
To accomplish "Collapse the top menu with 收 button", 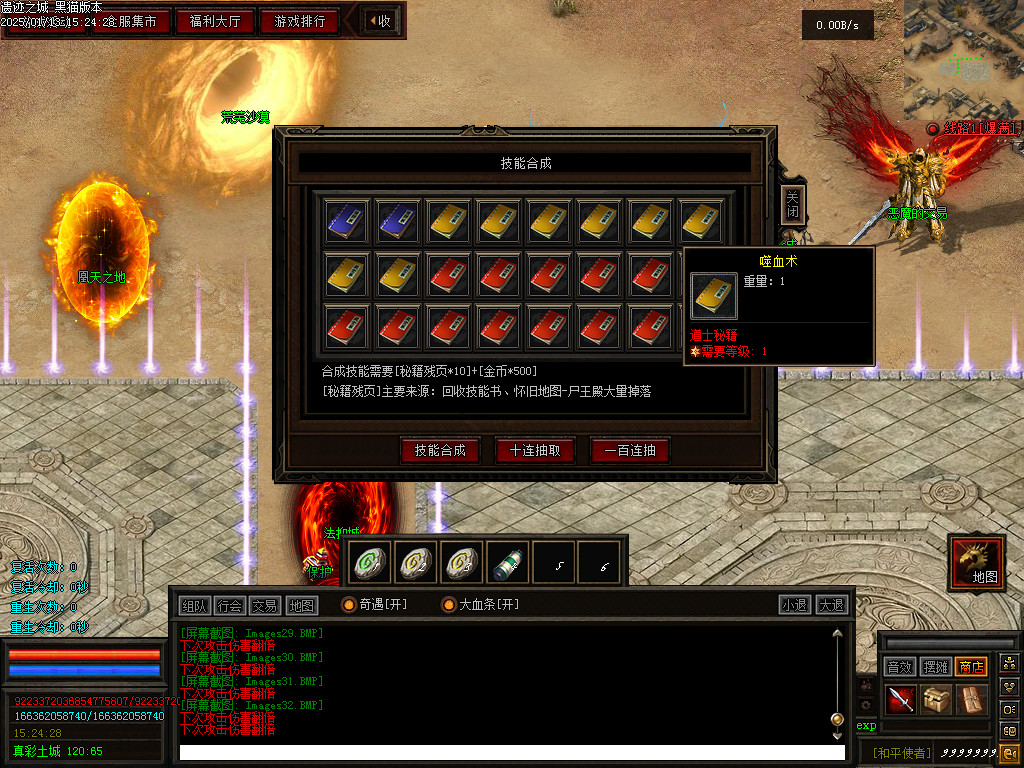I will tap(379, 21).
